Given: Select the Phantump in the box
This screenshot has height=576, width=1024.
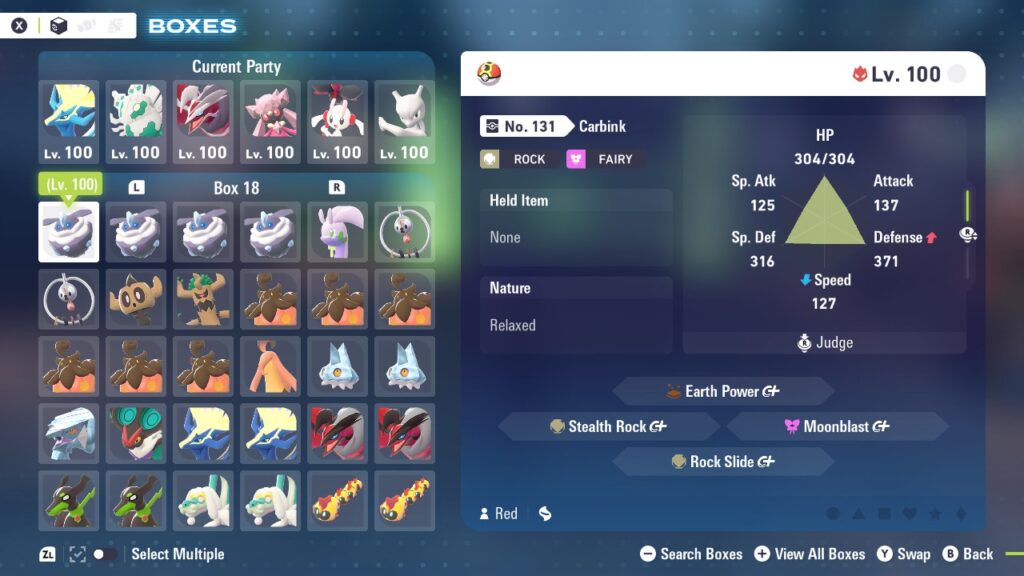Looking at the screenshot, I should [x=136, y=299].
